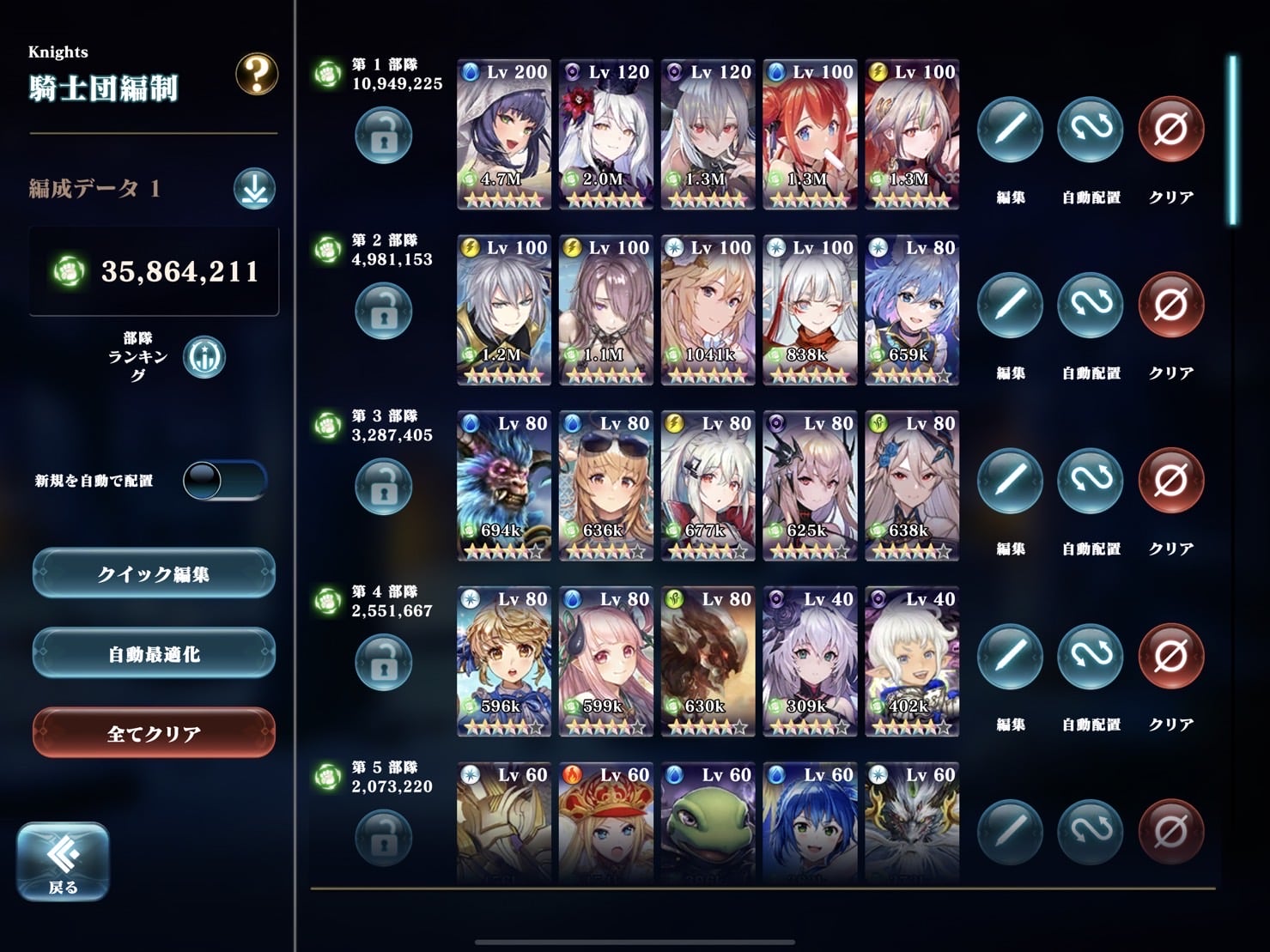Choose the 659k blue-haired Lv 80 card
Screen dimensions: 1270x952
tap(911, 310)
